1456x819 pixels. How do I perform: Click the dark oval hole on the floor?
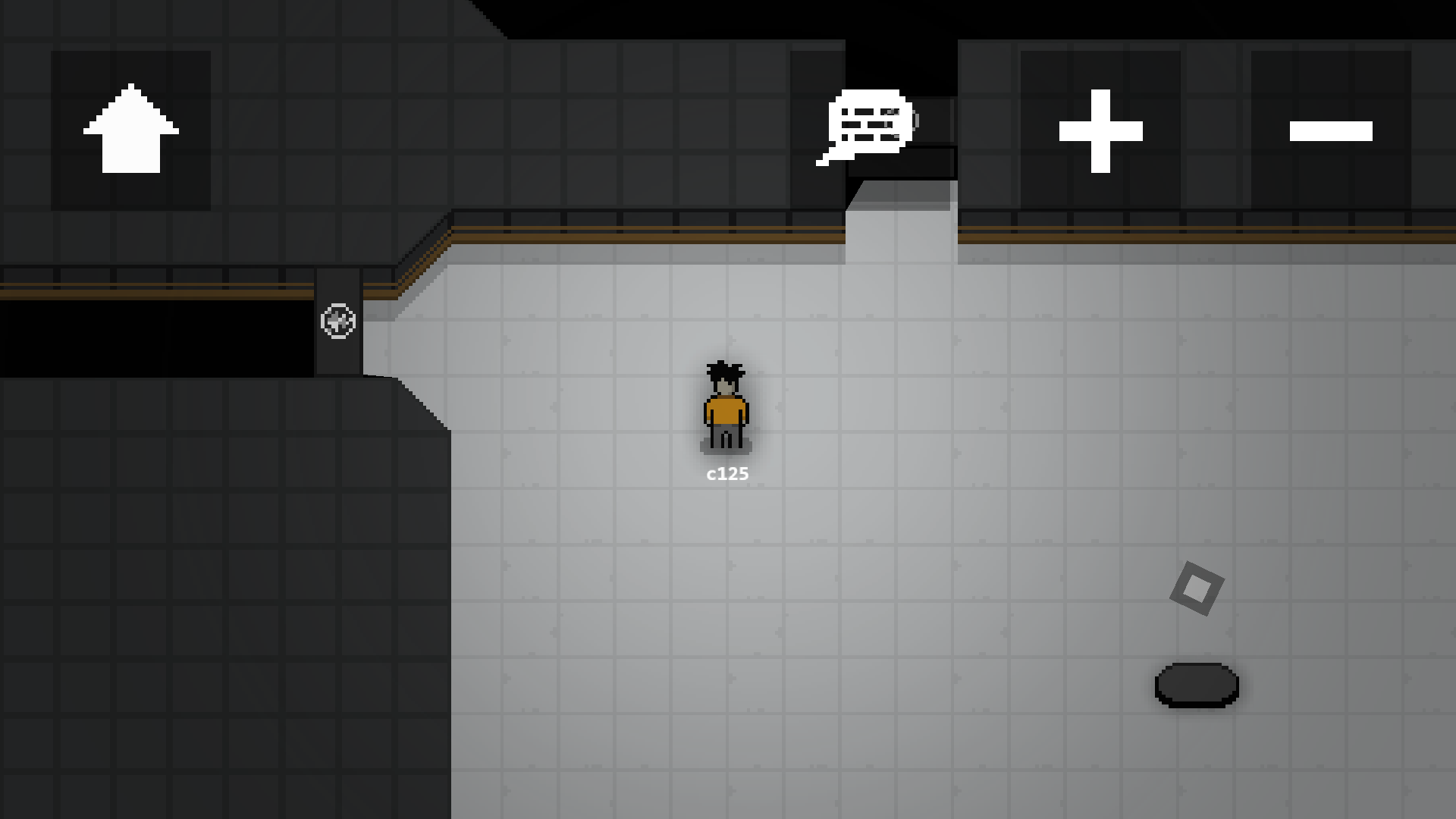[1197, 685]
